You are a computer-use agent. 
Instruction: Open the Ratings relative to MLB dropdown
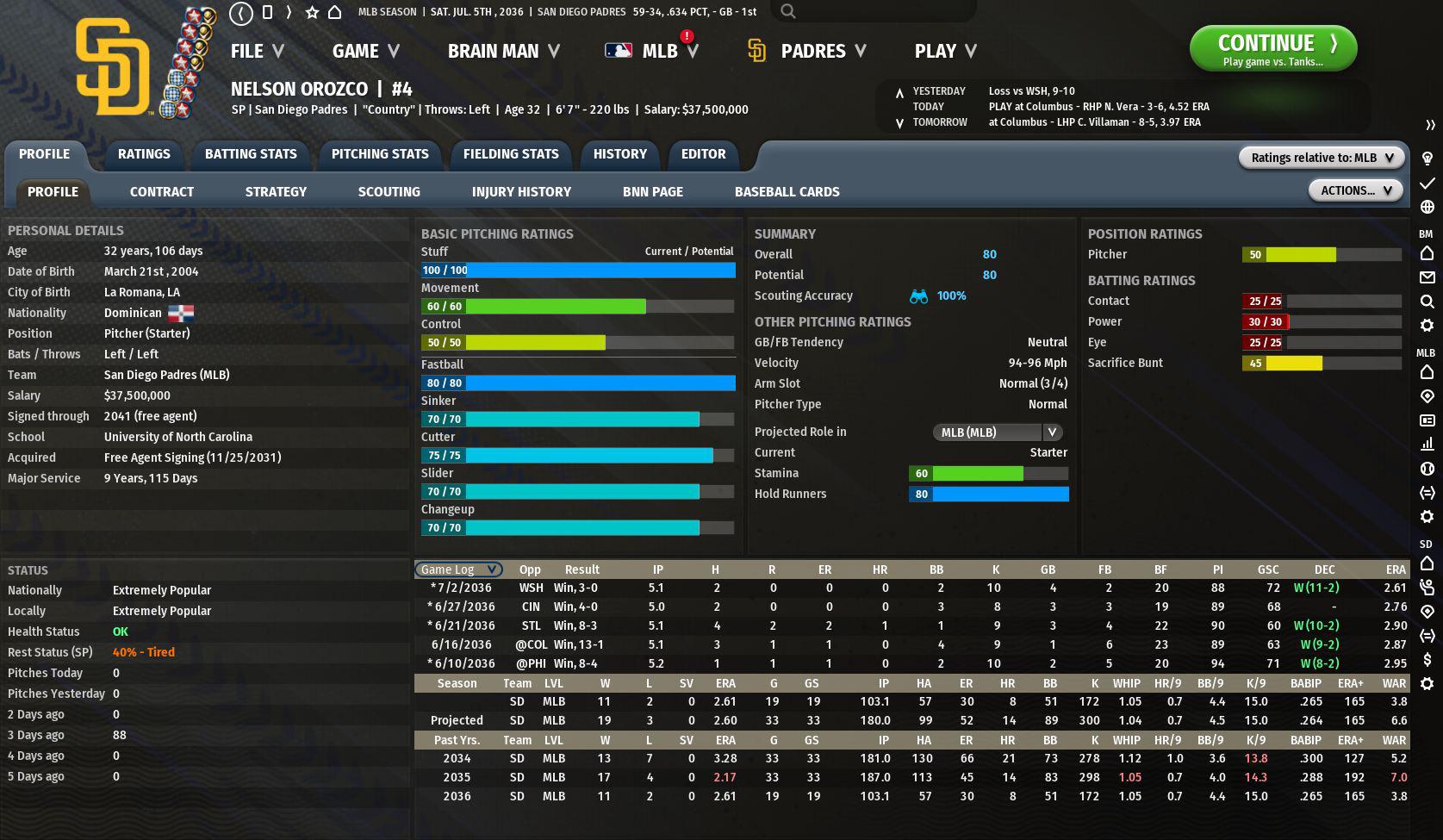tap(1321, 158)
